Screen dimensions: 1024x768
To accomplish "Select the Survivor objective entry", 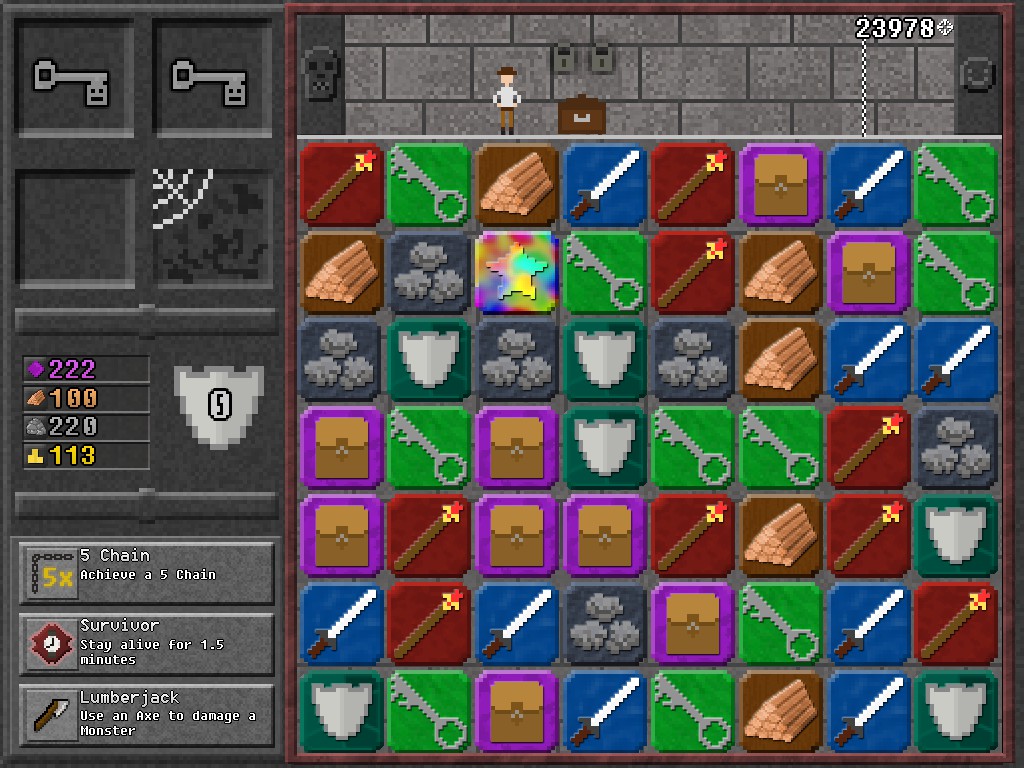I will coord(146,645).
